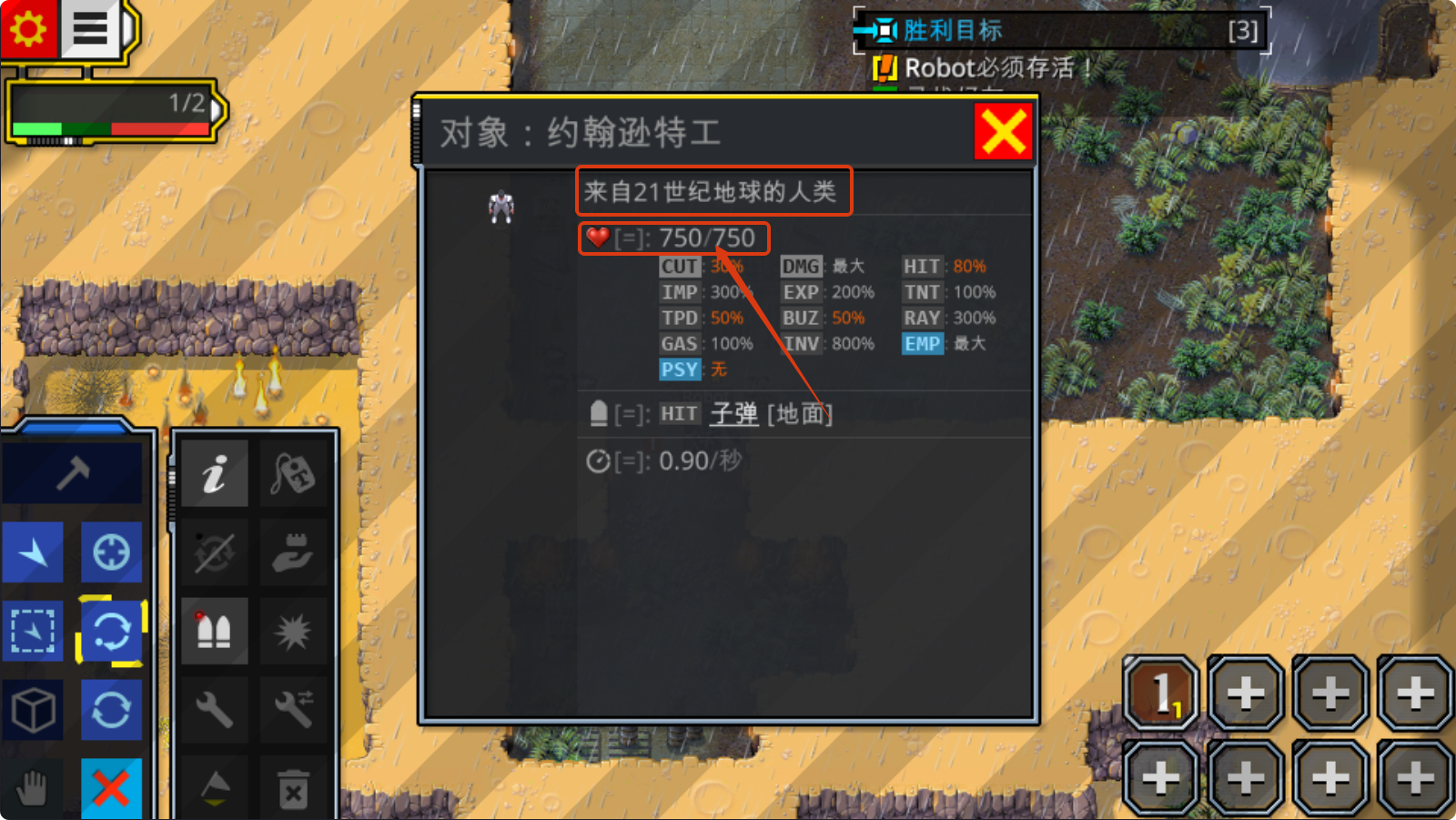Click the trash delete icon
The image size is (1456, 820).
[294, 788]
